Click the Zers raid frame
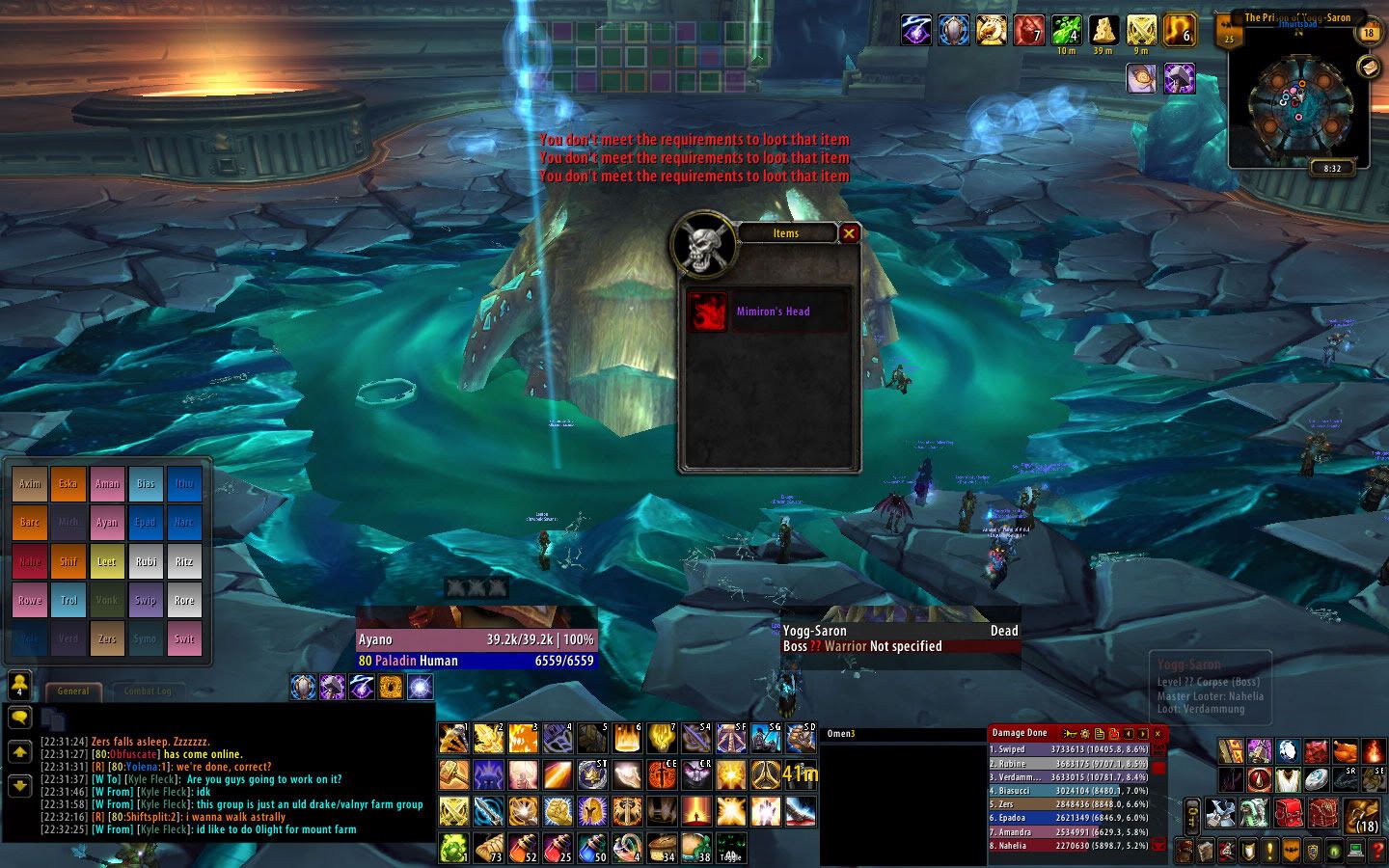 pyautogui.click(x=106, y=638)
